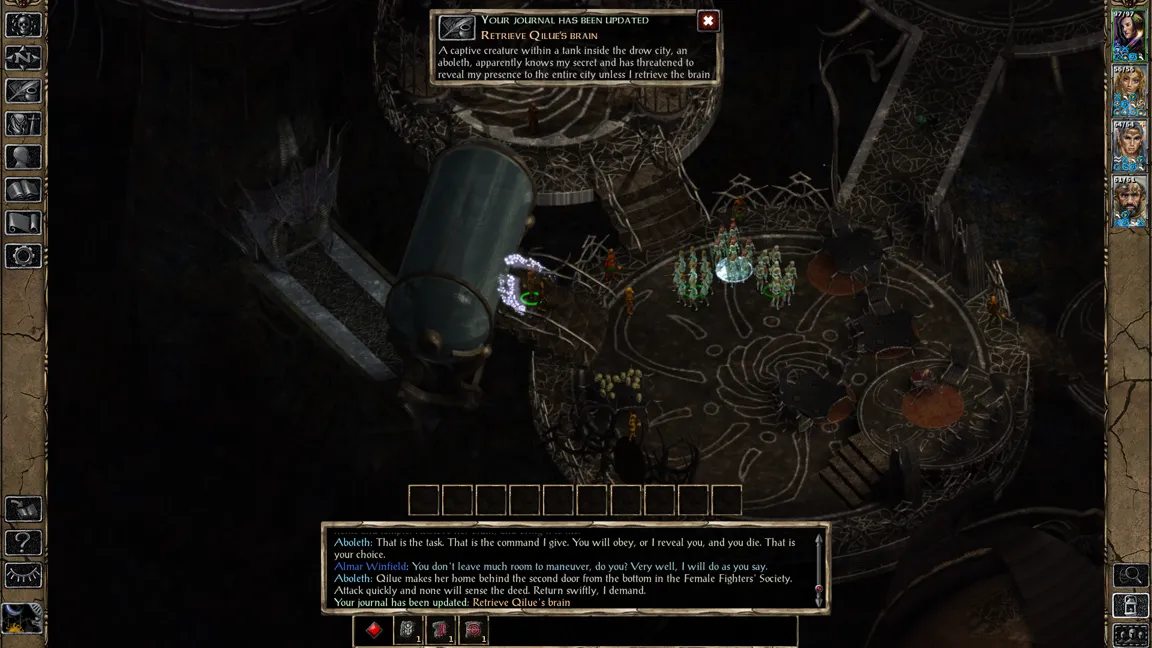
Task: Select the bearded party member portrait
Action: (1131, 203)
